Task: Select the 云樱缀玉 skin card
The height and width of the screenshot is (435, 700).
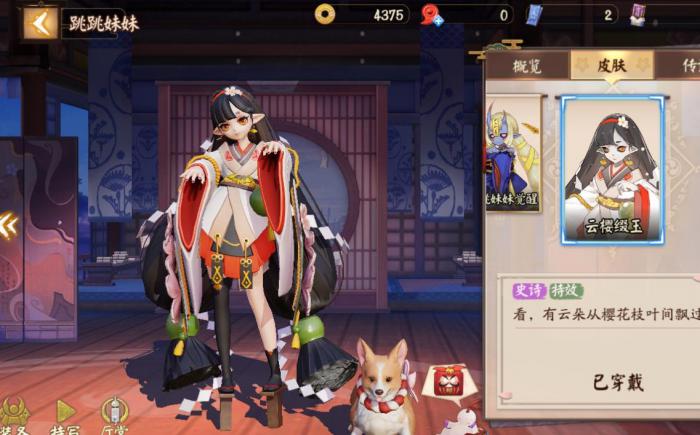Action: (612, 170)
